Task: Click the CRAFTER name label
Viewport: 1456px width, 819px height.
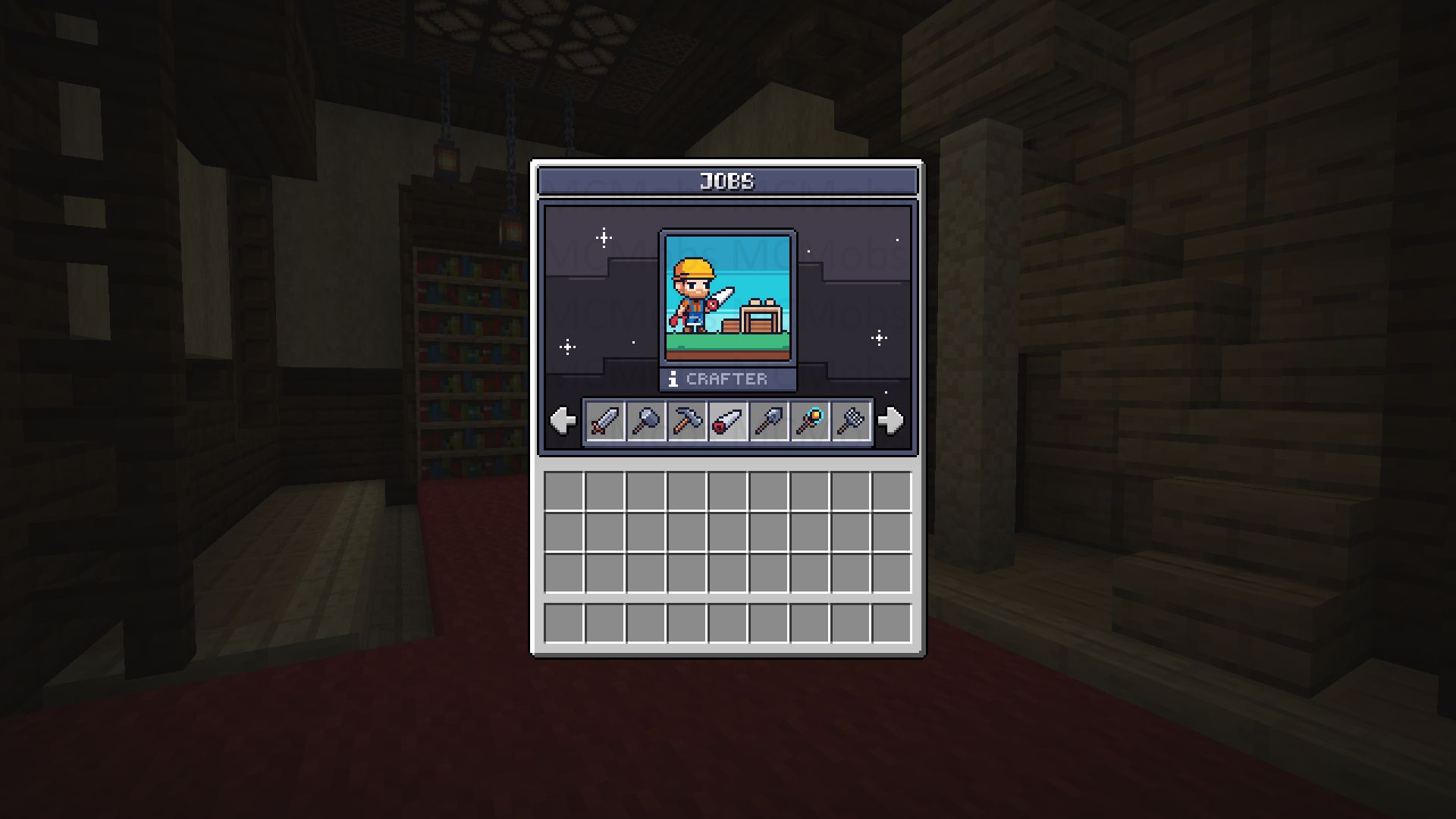Action: click(x=728, y=379)
